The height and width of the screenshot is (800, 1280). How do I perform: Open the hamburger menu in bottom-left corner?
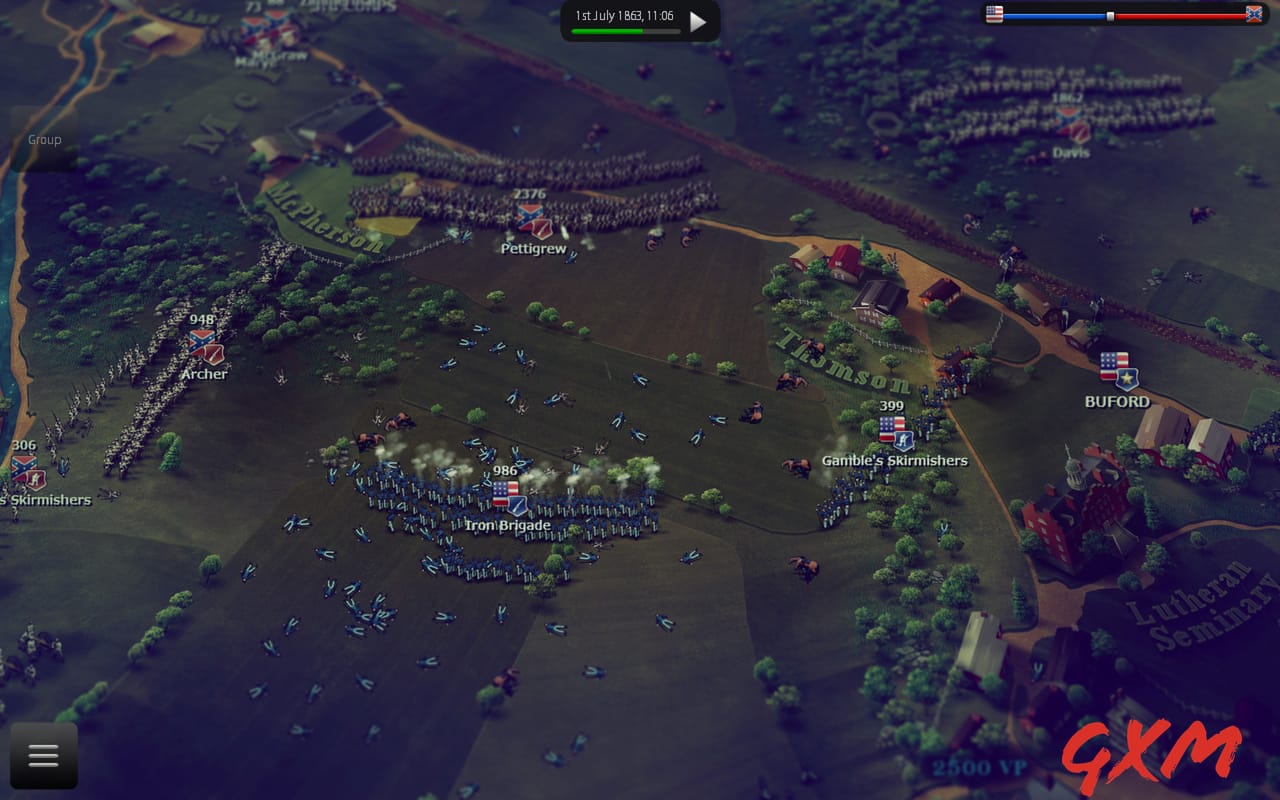(42, 755)
